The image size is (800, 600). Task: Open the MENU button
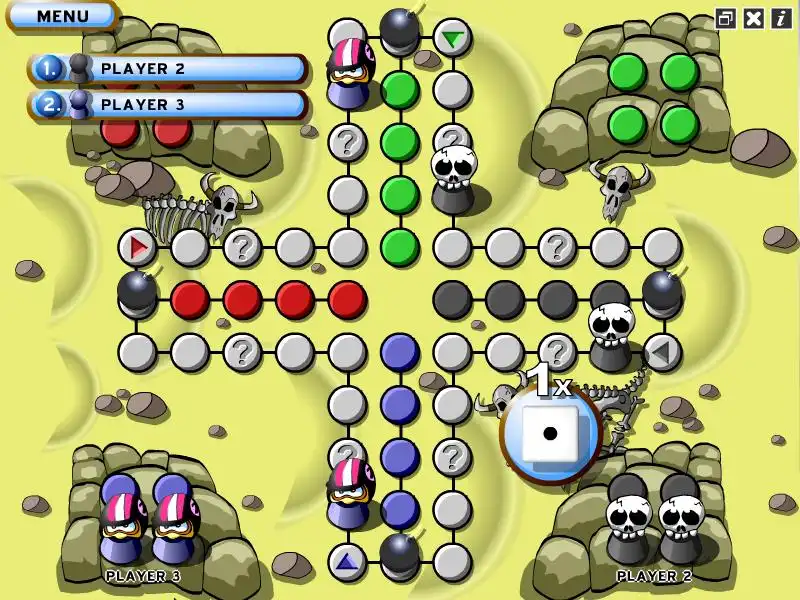pyautogui.click(x=61, y=15)
